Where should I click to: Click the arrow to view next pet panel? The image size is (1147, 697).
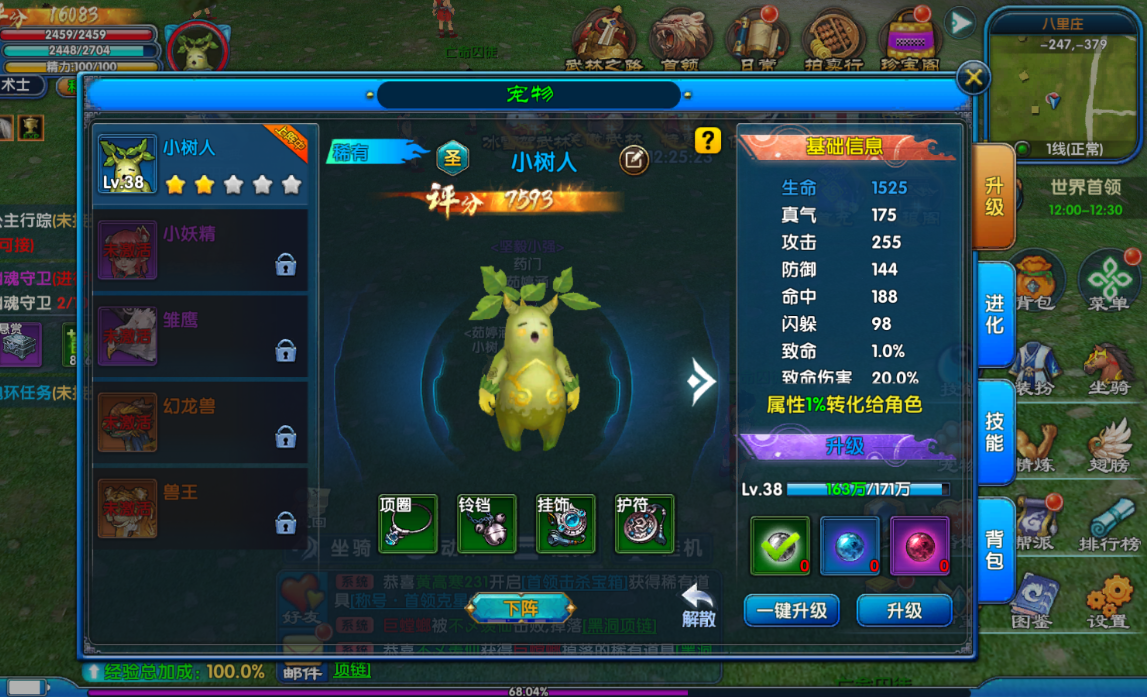[x=702, y=380]
